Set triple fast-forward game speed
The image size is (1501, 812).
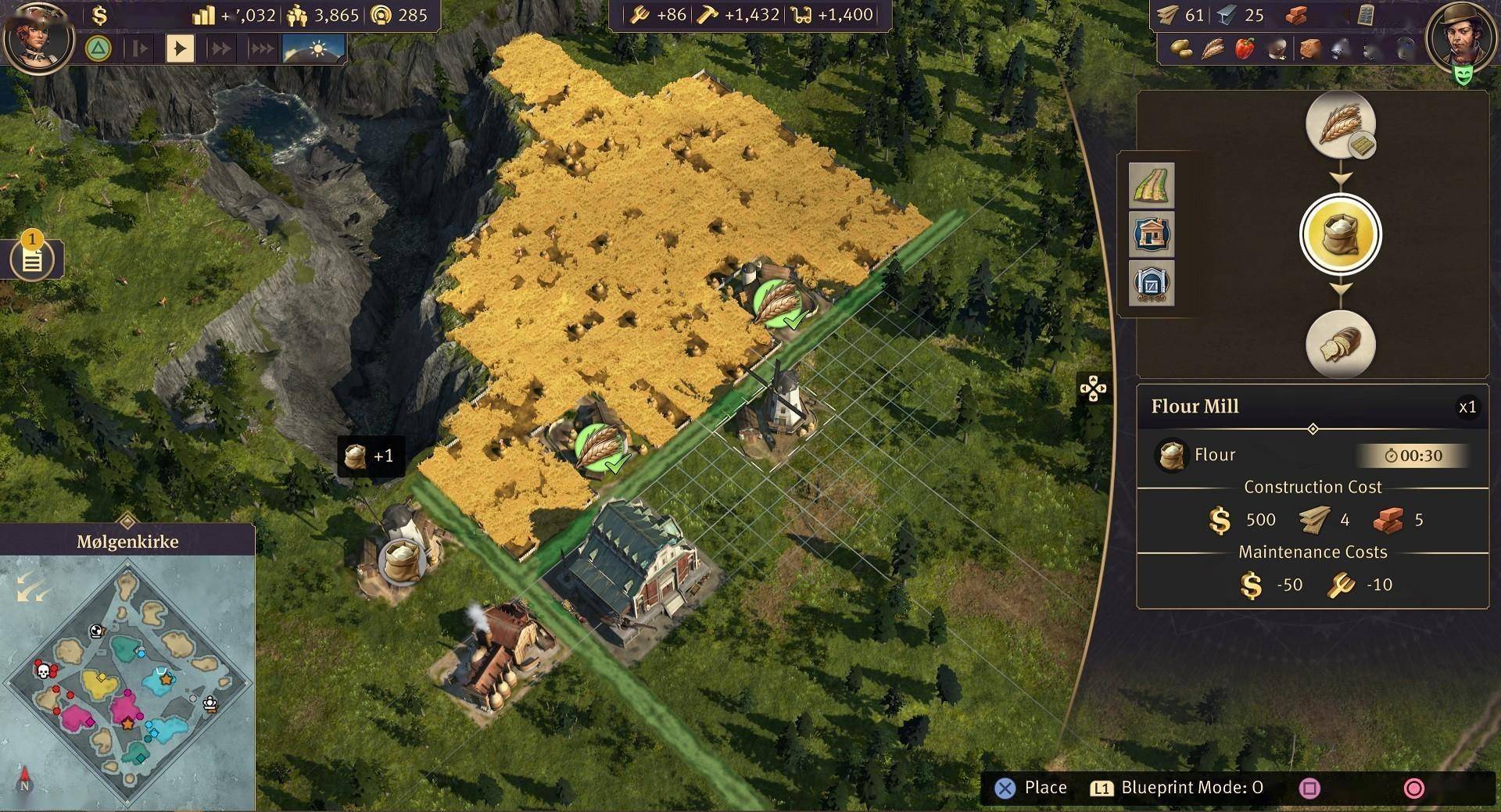coord(261,48)
